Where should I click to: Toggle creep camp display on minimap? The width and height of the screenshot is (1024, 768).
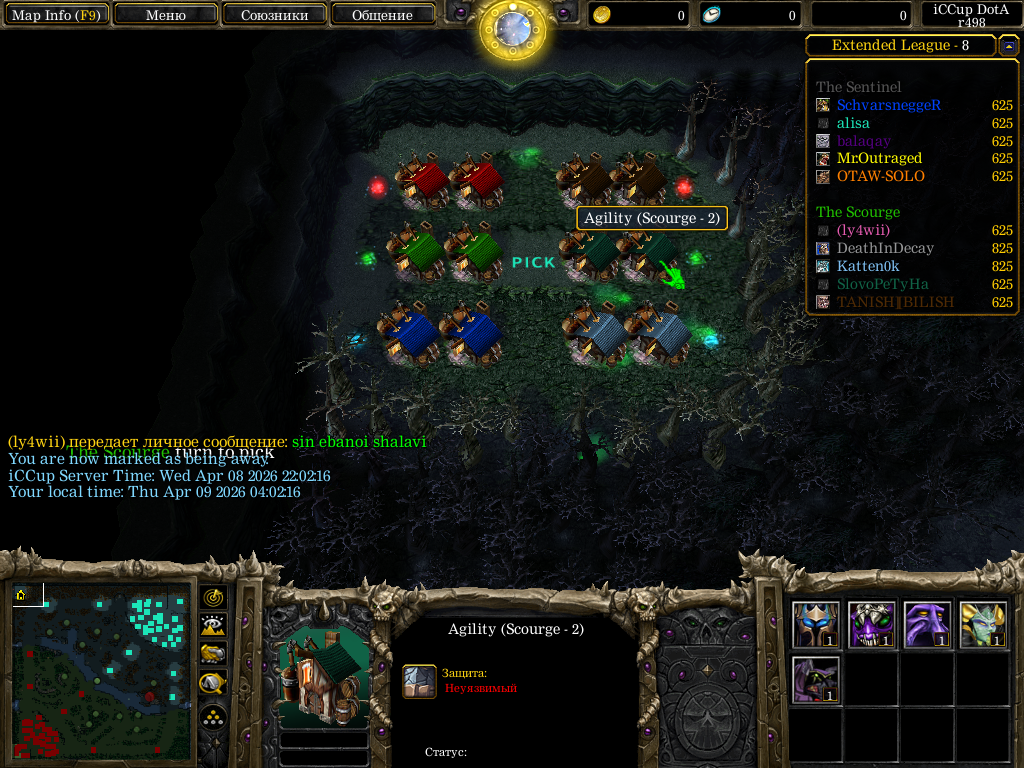(x=213, y=684)
